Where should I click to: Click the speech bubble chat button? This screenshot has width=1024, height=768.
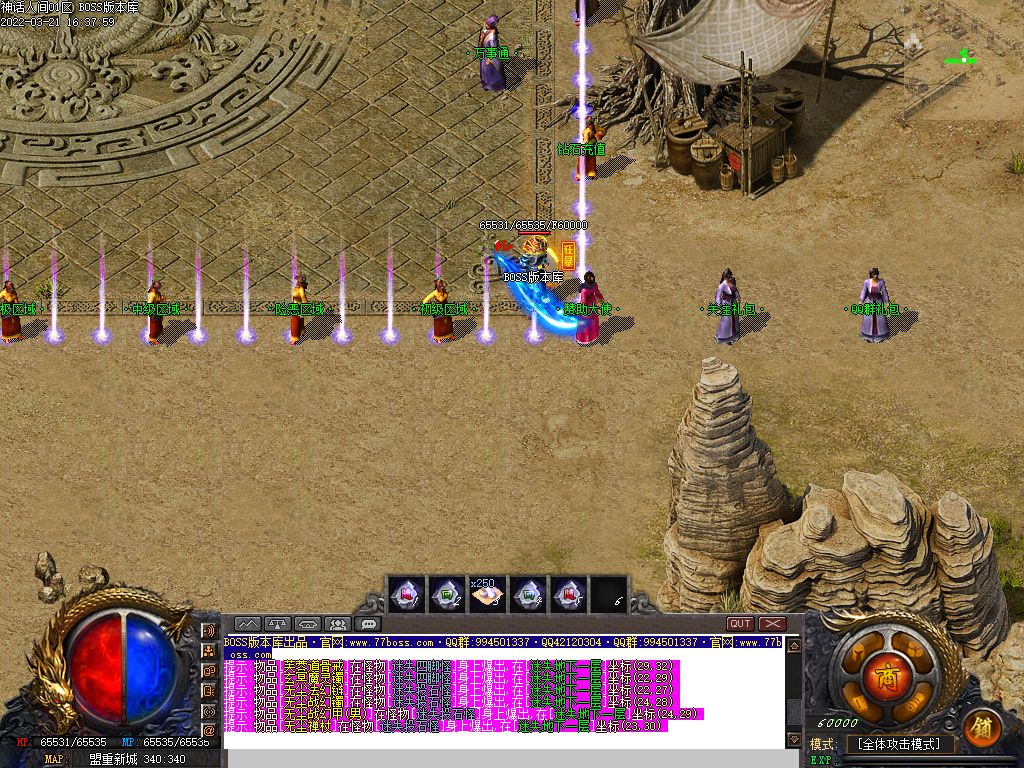click(367, 624)
